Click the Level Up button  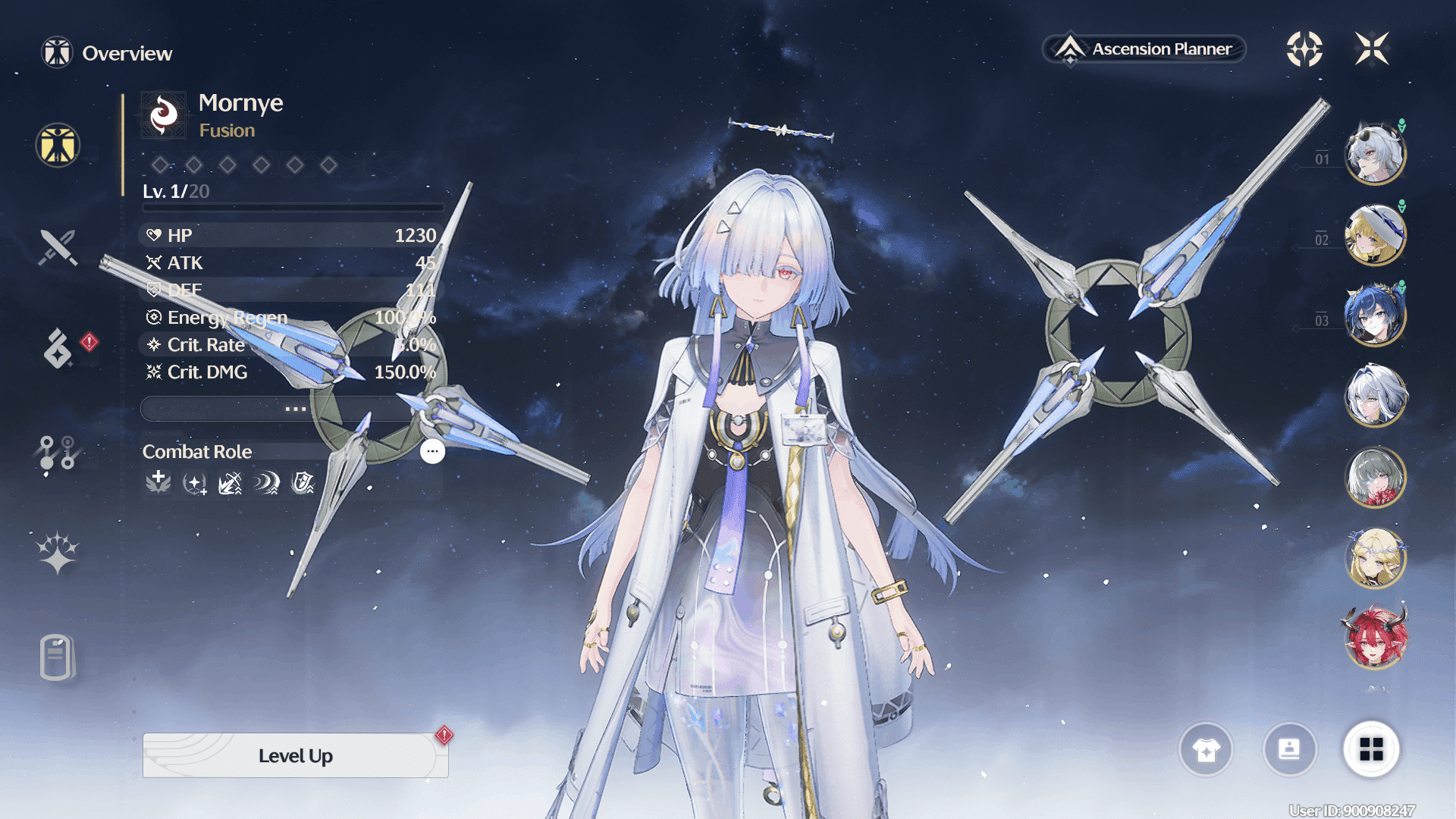(295, 755)
